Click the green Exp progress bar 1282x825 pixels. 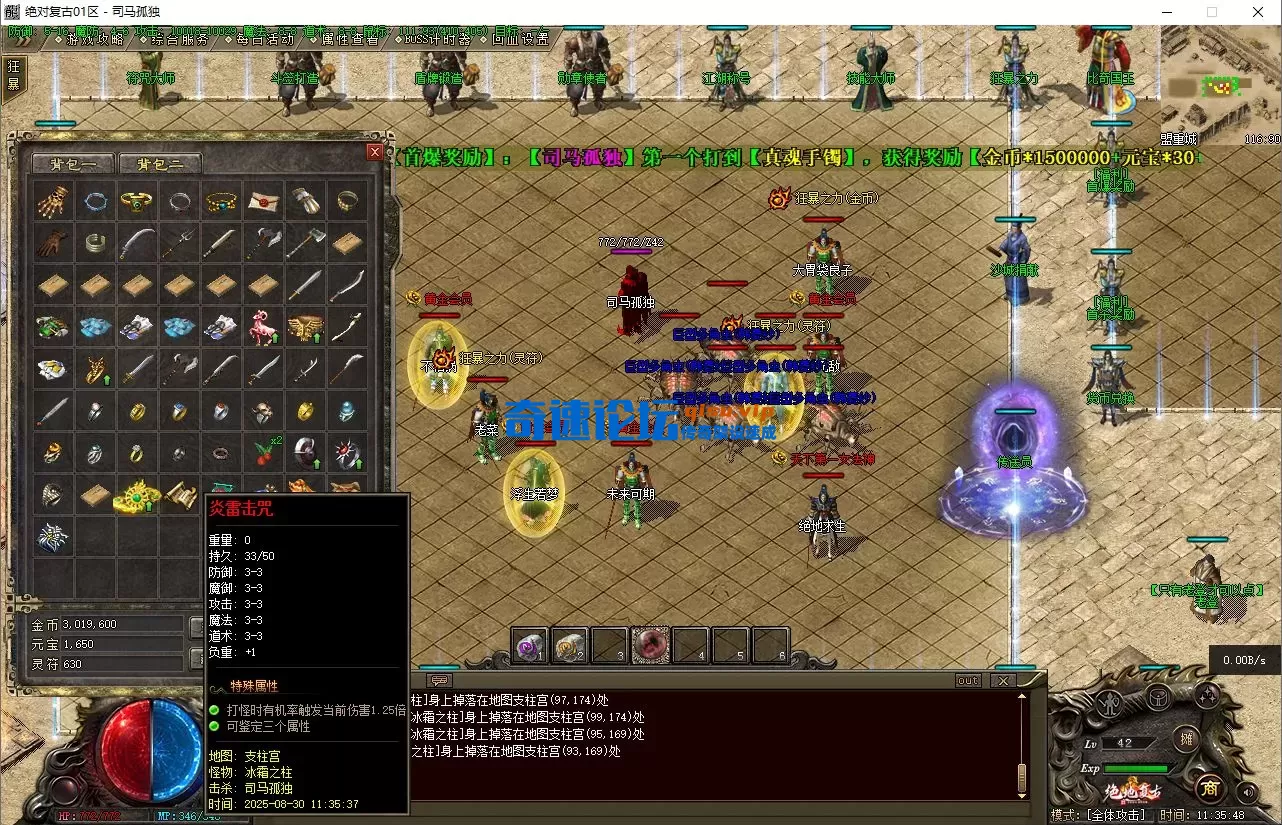pos(1136,768)
